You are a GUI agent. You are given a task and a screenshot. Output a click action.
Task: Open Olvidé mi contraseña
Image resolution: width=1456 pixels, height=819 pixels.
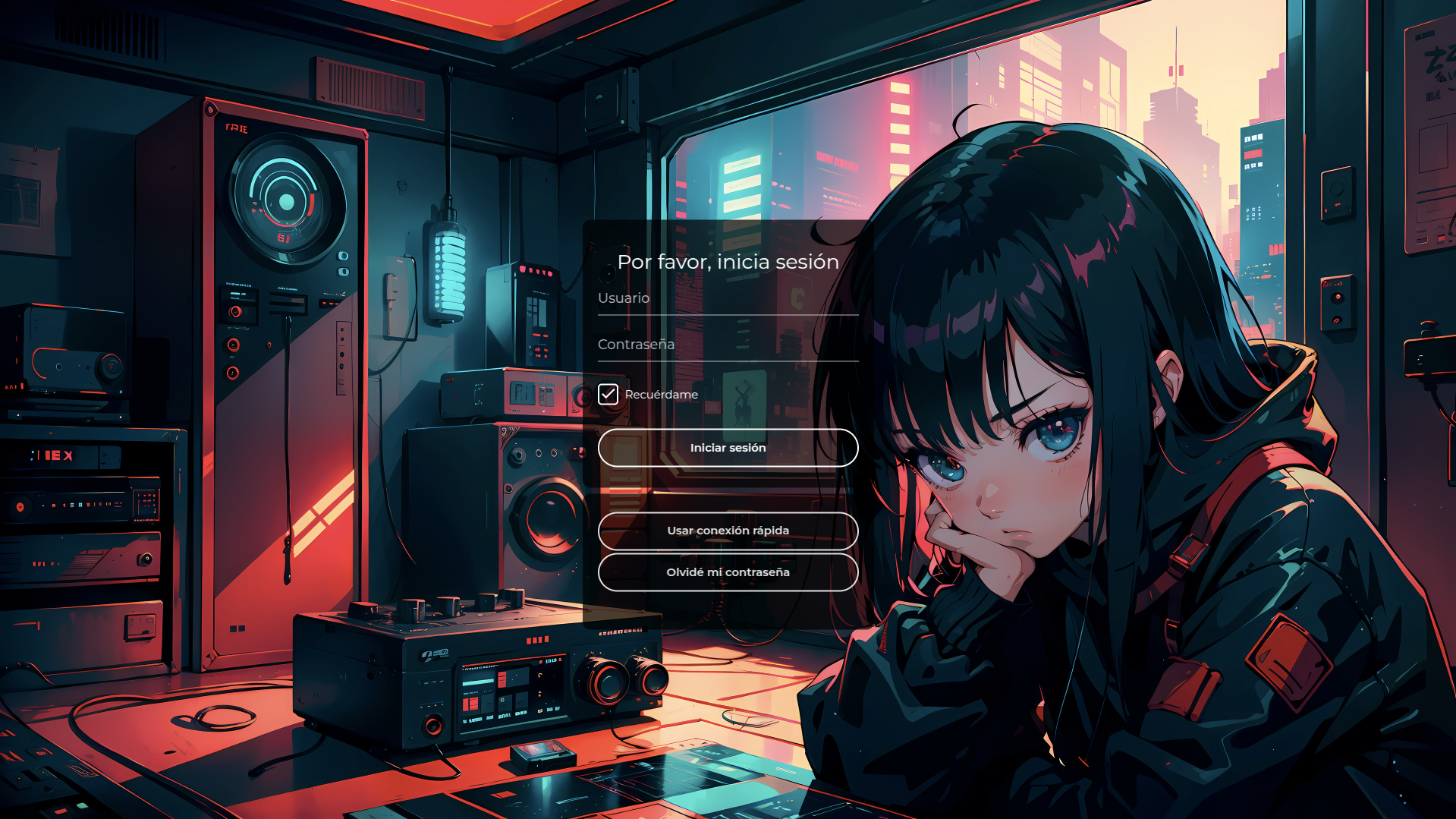click(x=728, y=572)
